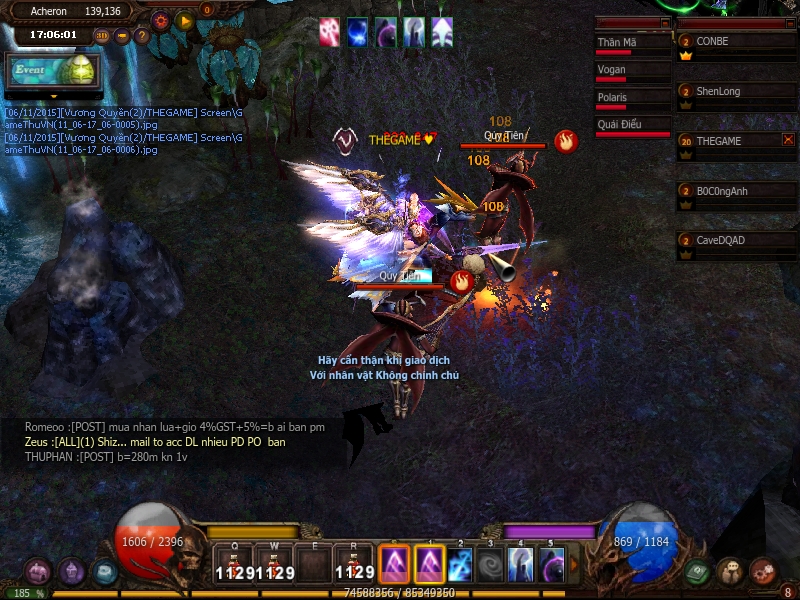Click the red pink buff icon
Viewport: 800px width, 600px height.
click(x=329, y=32)
